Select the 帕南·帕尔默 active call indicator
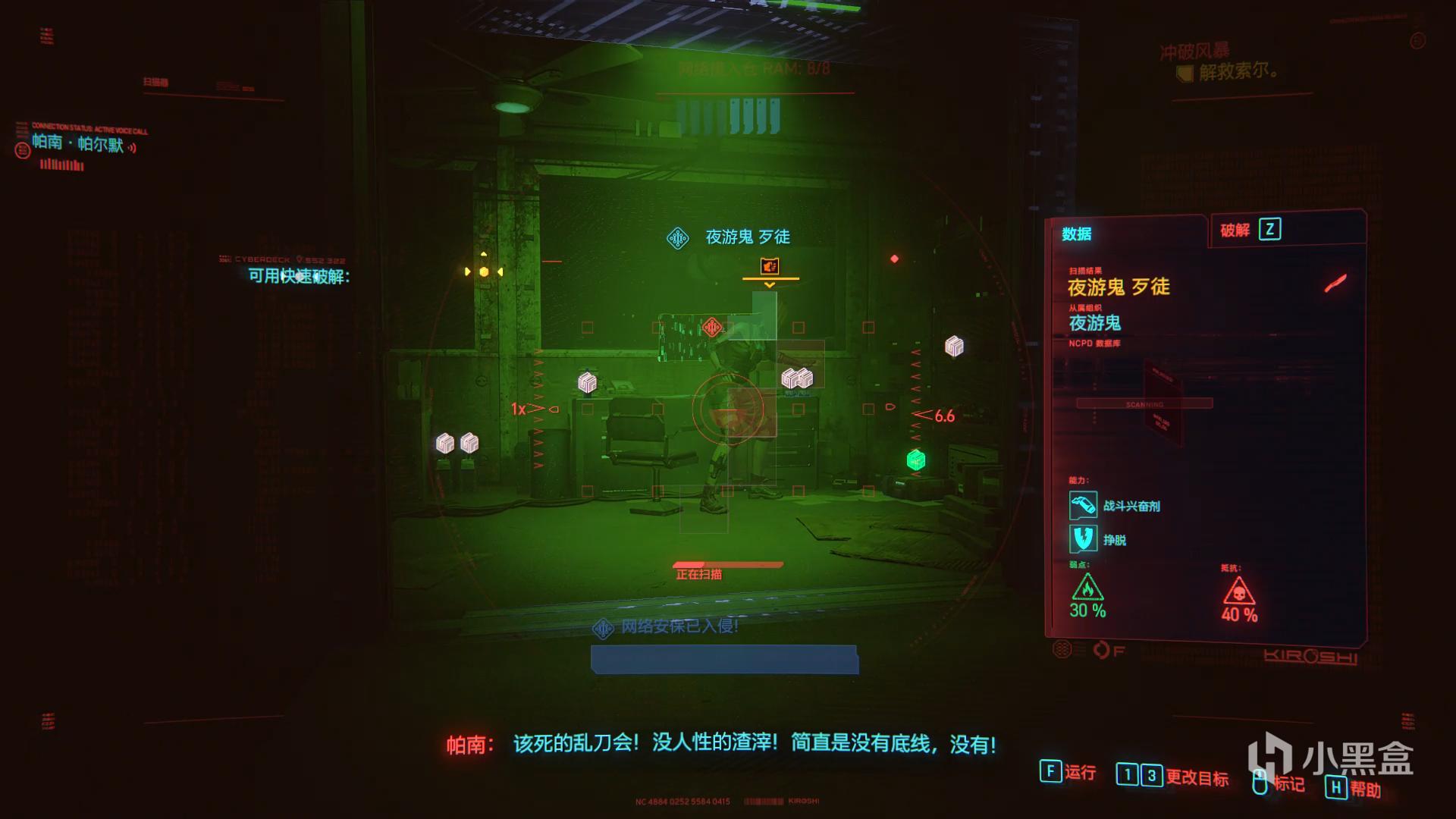Image resolution: width=1456 pixels, height=819 pixels. pyautogui.click(x=77, y=143)
